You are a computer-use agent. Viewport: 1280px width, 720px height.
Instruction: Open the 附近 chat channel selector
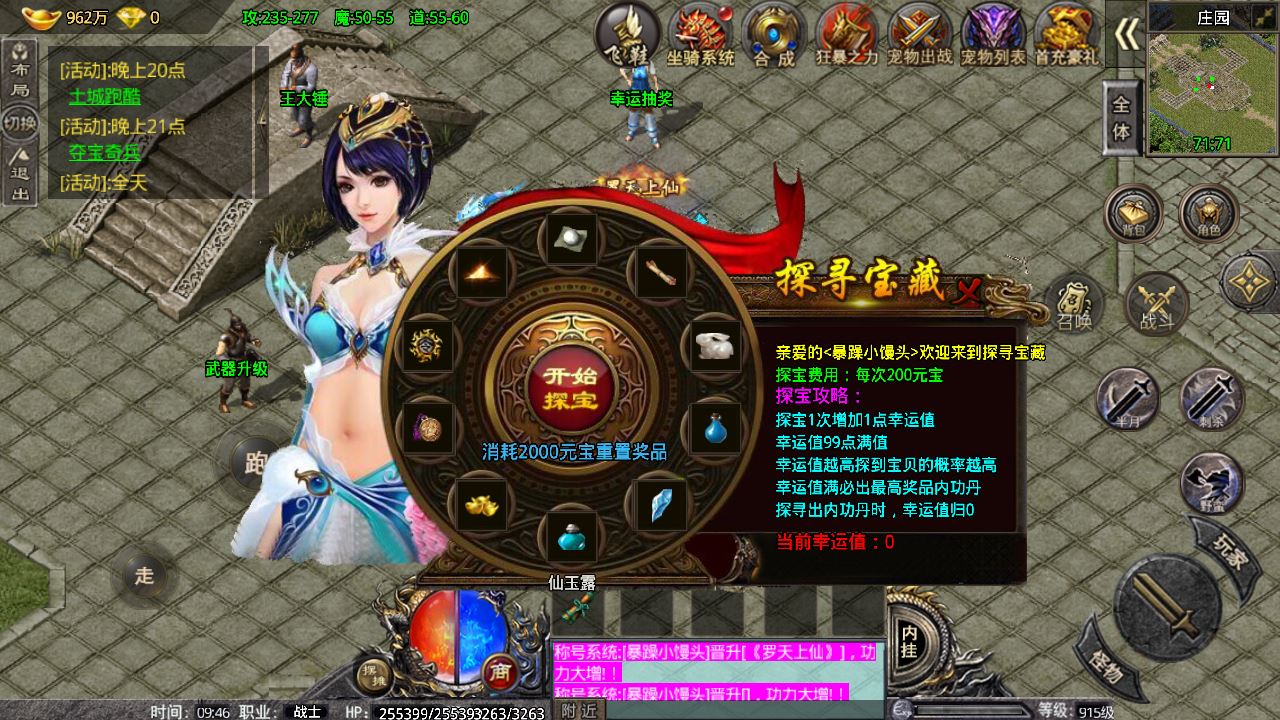click(578, 709)
